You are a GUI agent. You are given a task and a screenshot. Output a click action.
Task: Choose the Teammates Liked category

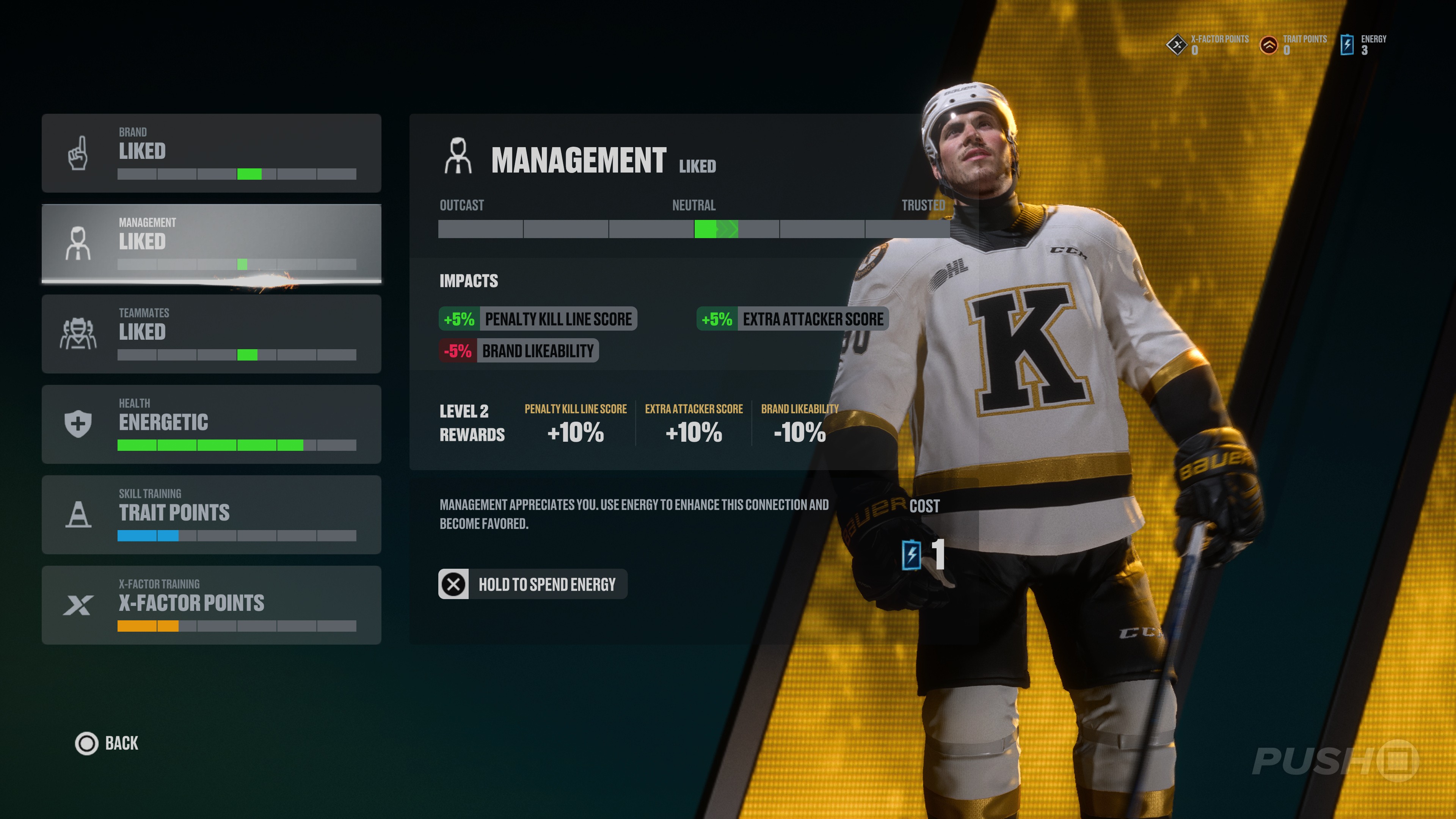(x=211, y=334)
